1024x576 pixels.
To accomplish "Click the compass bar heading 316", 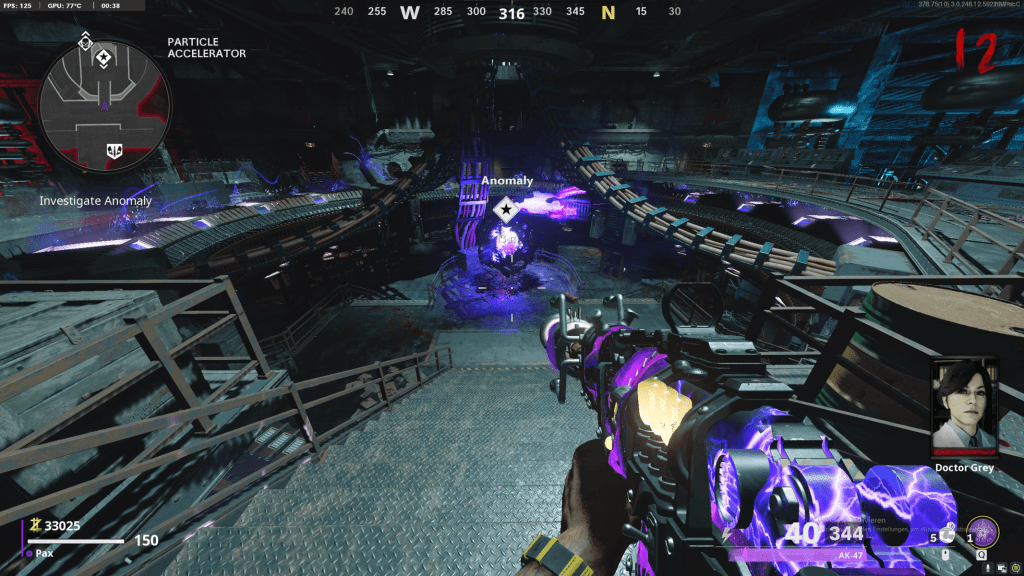I will coord(511,13).
